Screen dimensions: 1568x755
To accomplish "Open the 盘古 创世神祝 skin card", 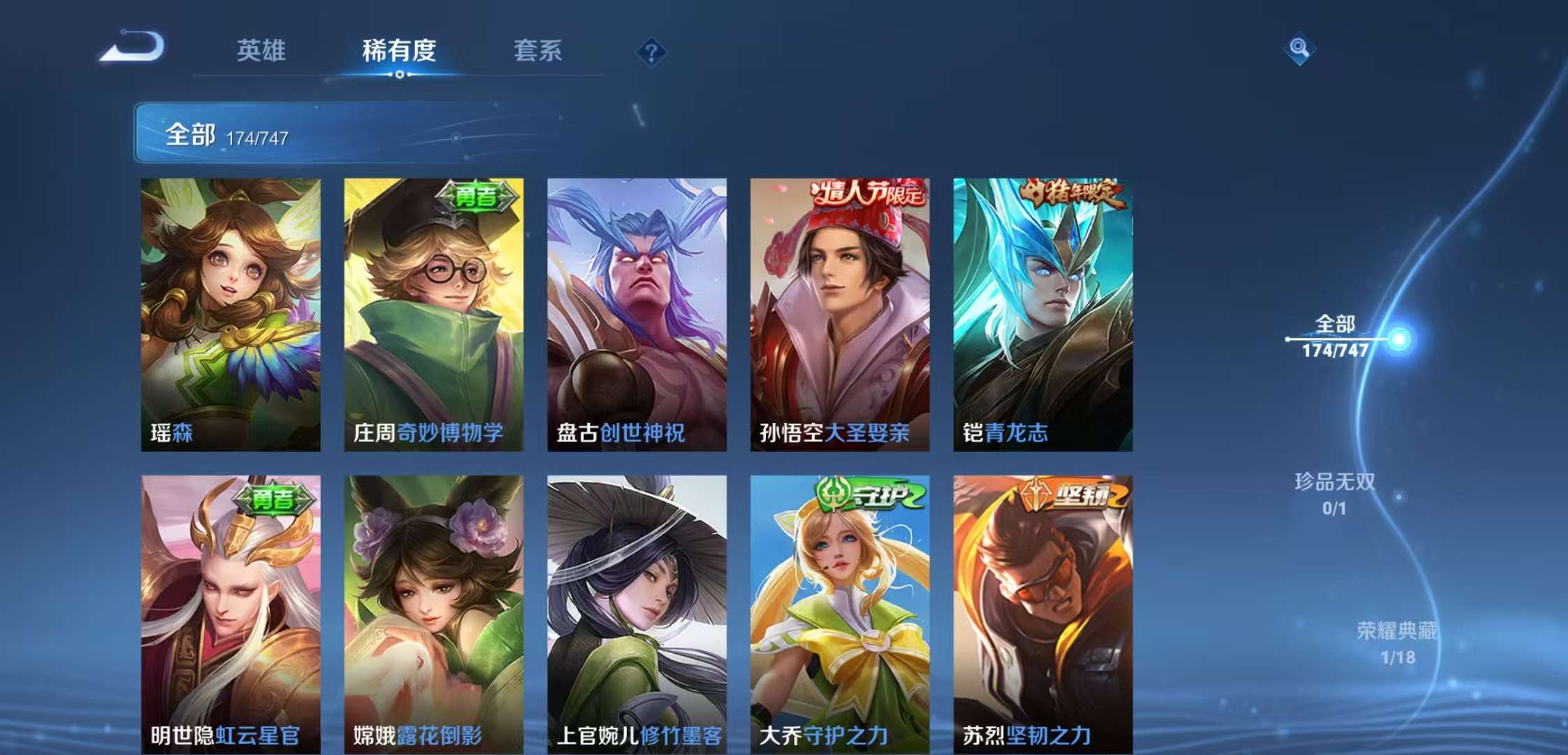I will [x=637, y=315].
